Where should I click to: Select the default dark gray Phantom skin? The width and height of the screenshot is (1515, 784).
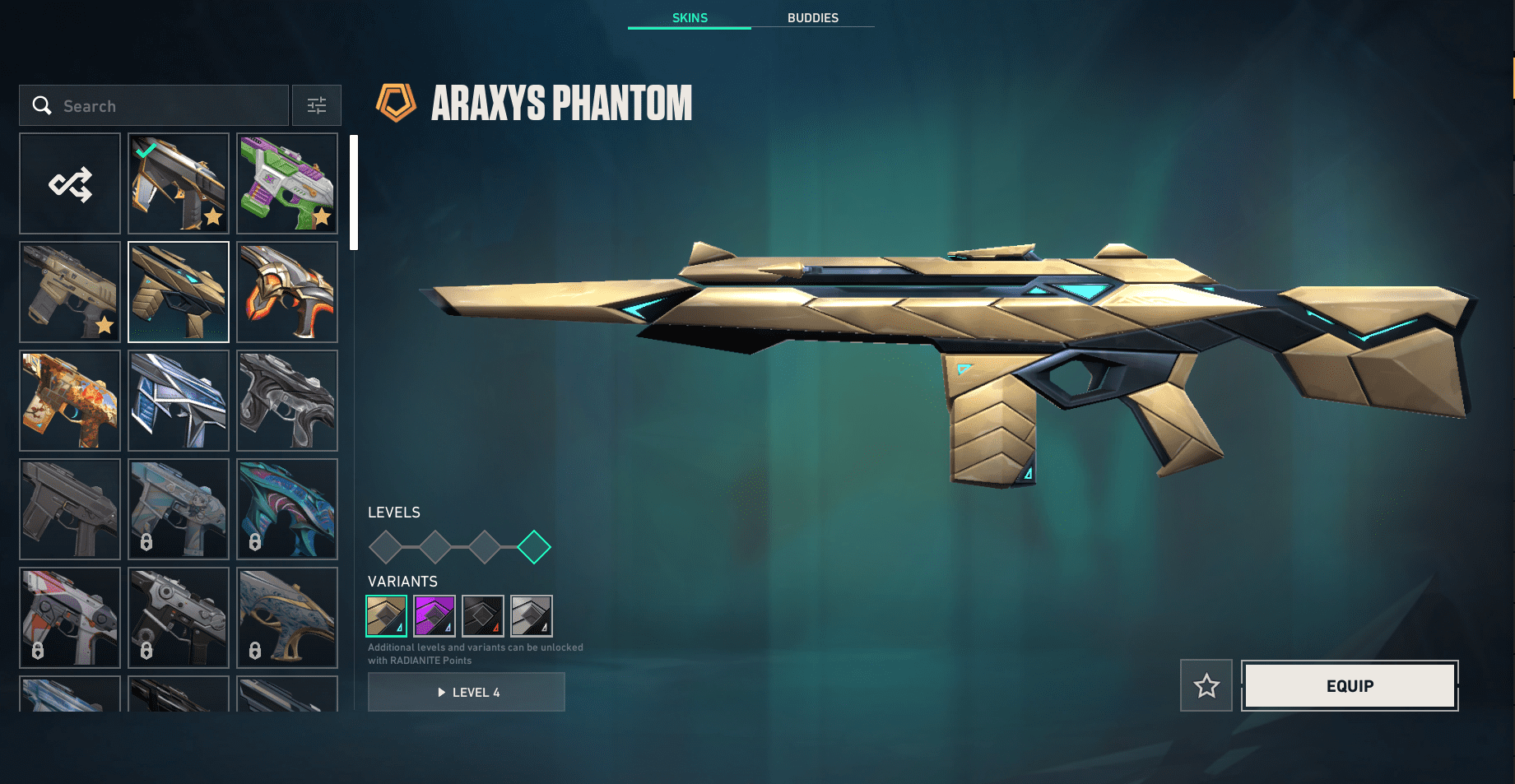pyautogui.click(x=70, y=509)
